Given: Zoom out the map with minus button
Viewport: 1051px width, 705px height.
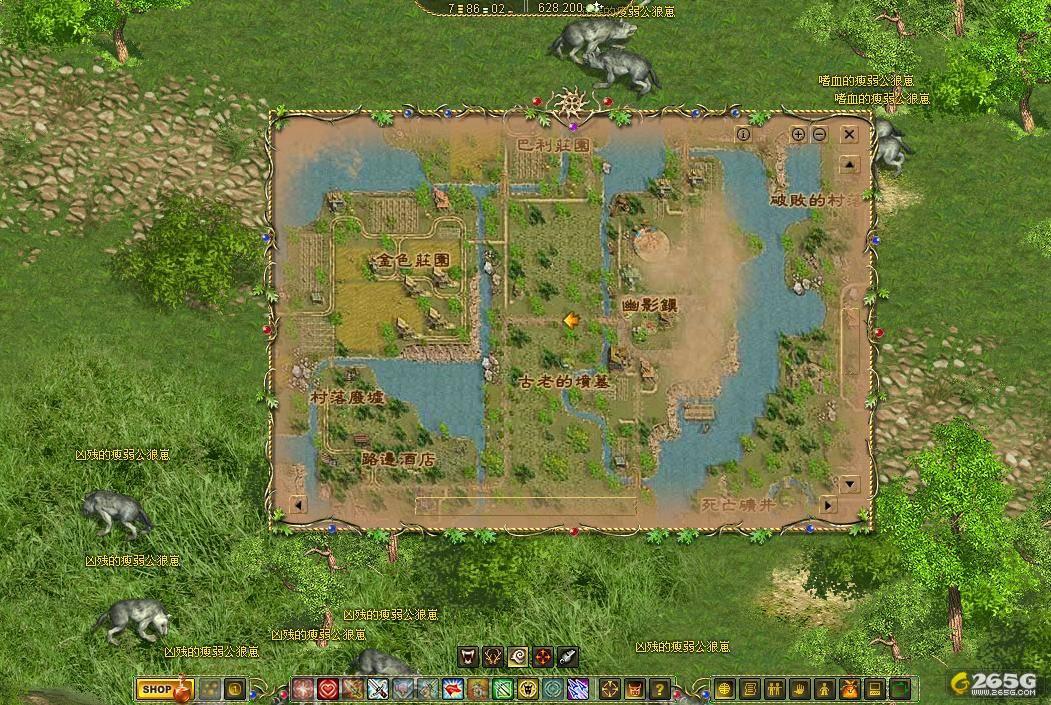Looking at the screenshot, I should tap(819, 134).
